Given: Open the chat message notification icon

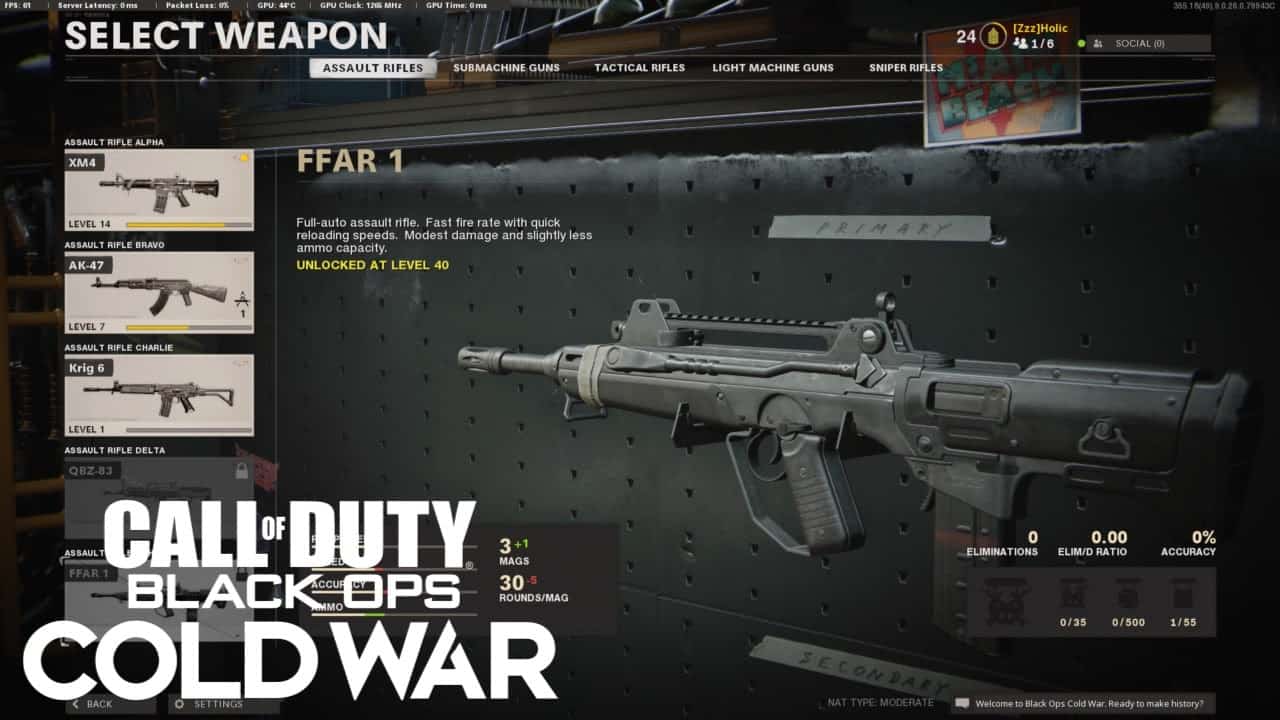Looking at the screenshot, I should click(961, 704).
